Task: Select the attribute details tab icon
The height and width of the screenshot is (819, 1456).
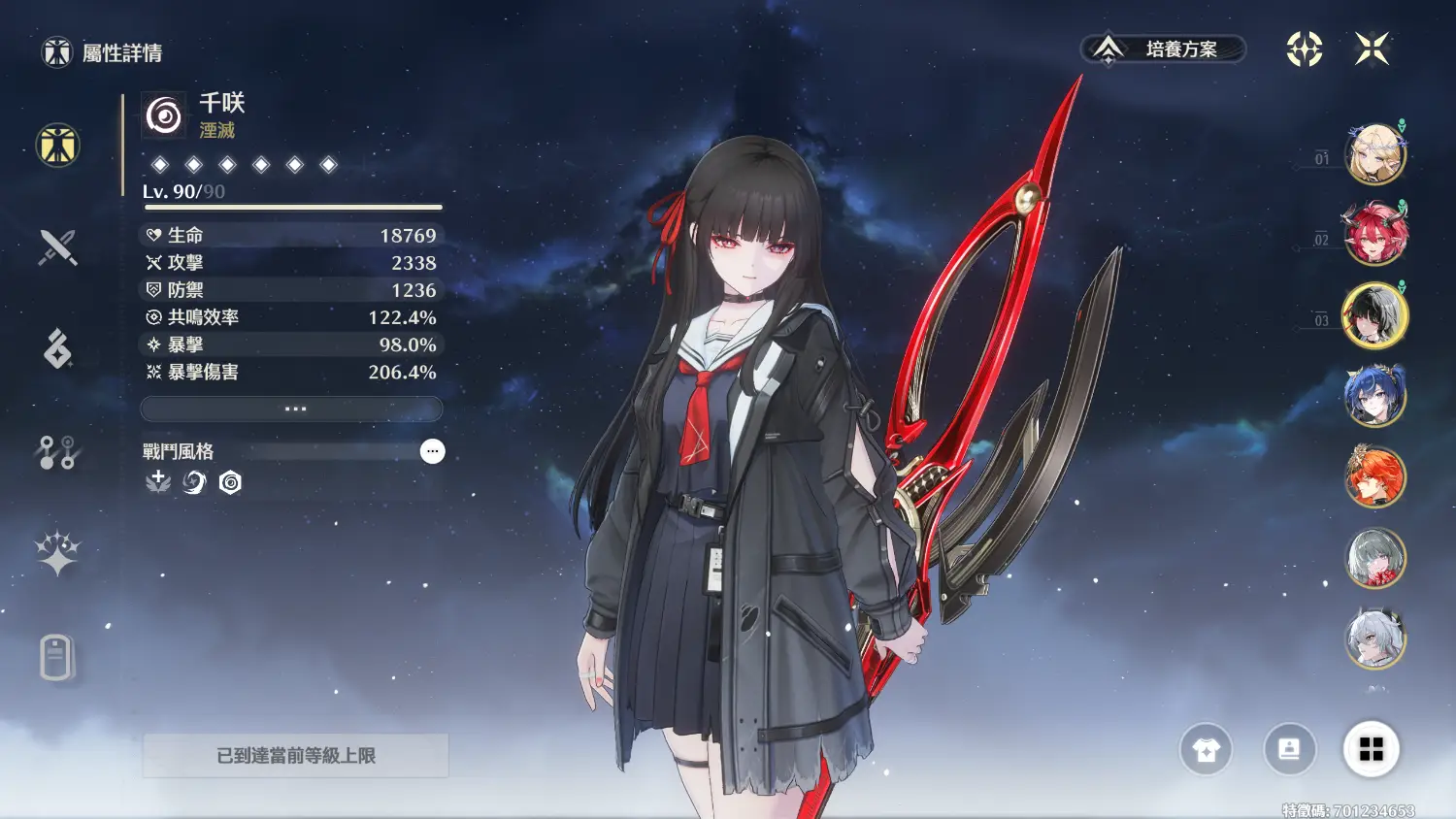Action: [x=57, y=146]
